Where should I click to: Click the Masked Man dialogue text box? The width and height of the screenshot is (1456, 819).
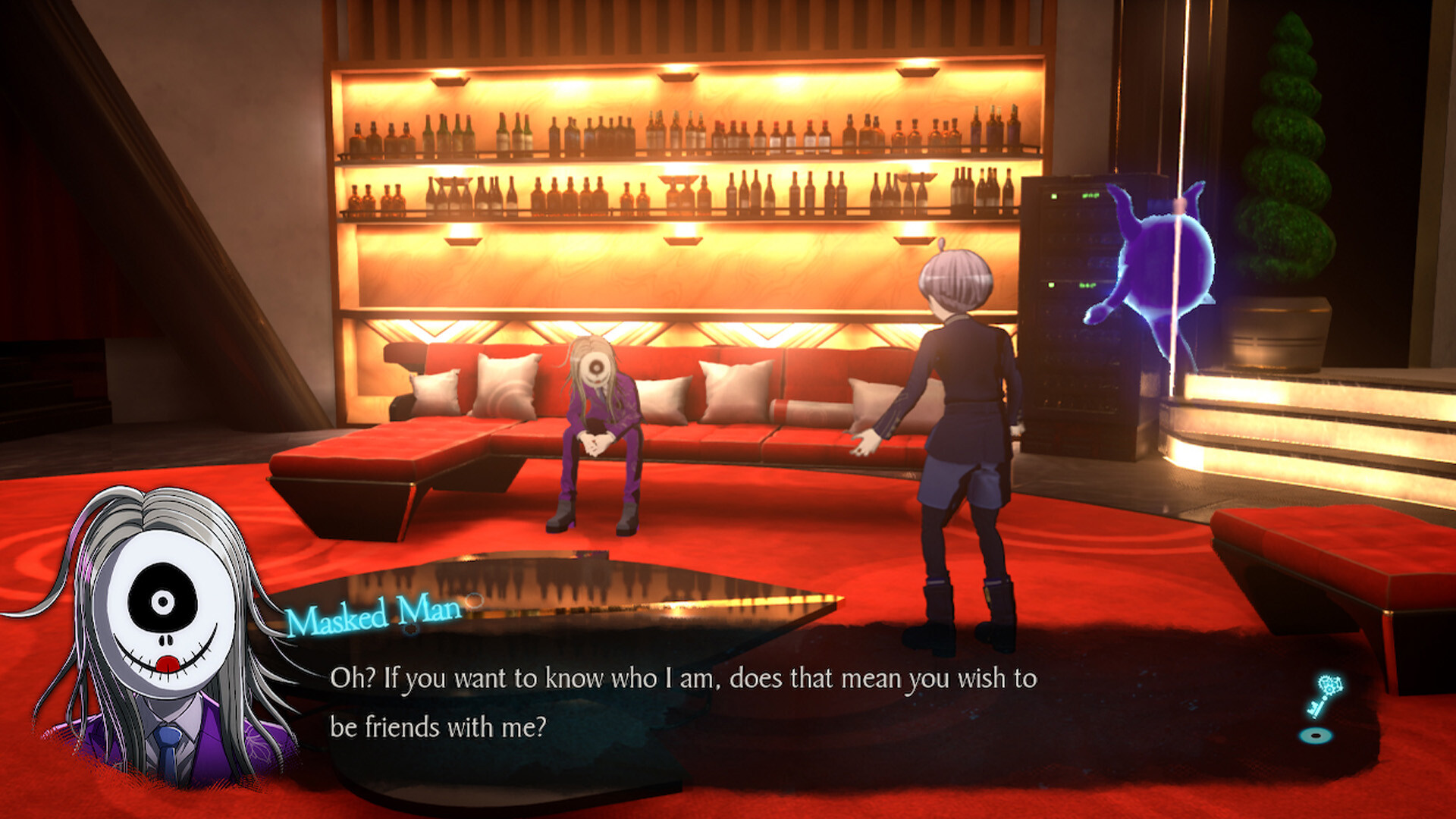point(682,703)
